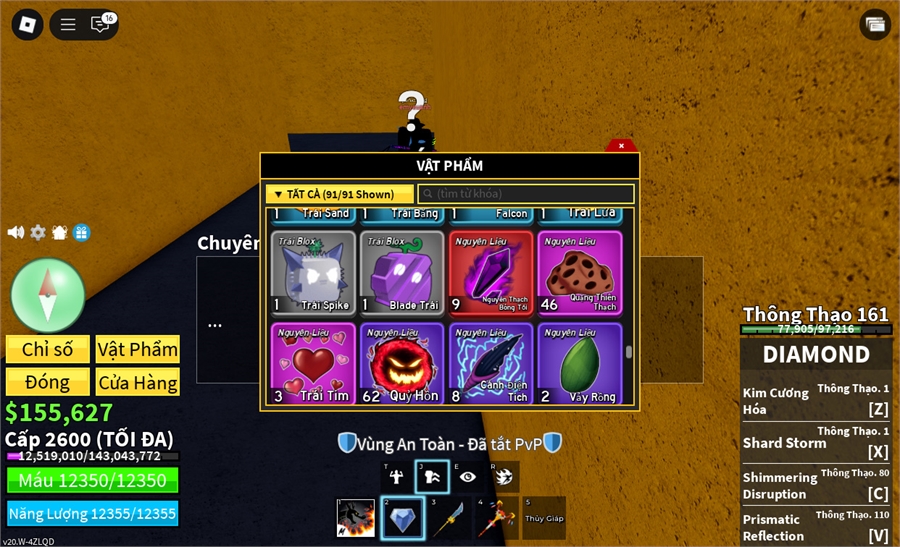The height and width of the screenshot is (547, 900).
Task: Open the gear settings icon
Action: (38, 232)
